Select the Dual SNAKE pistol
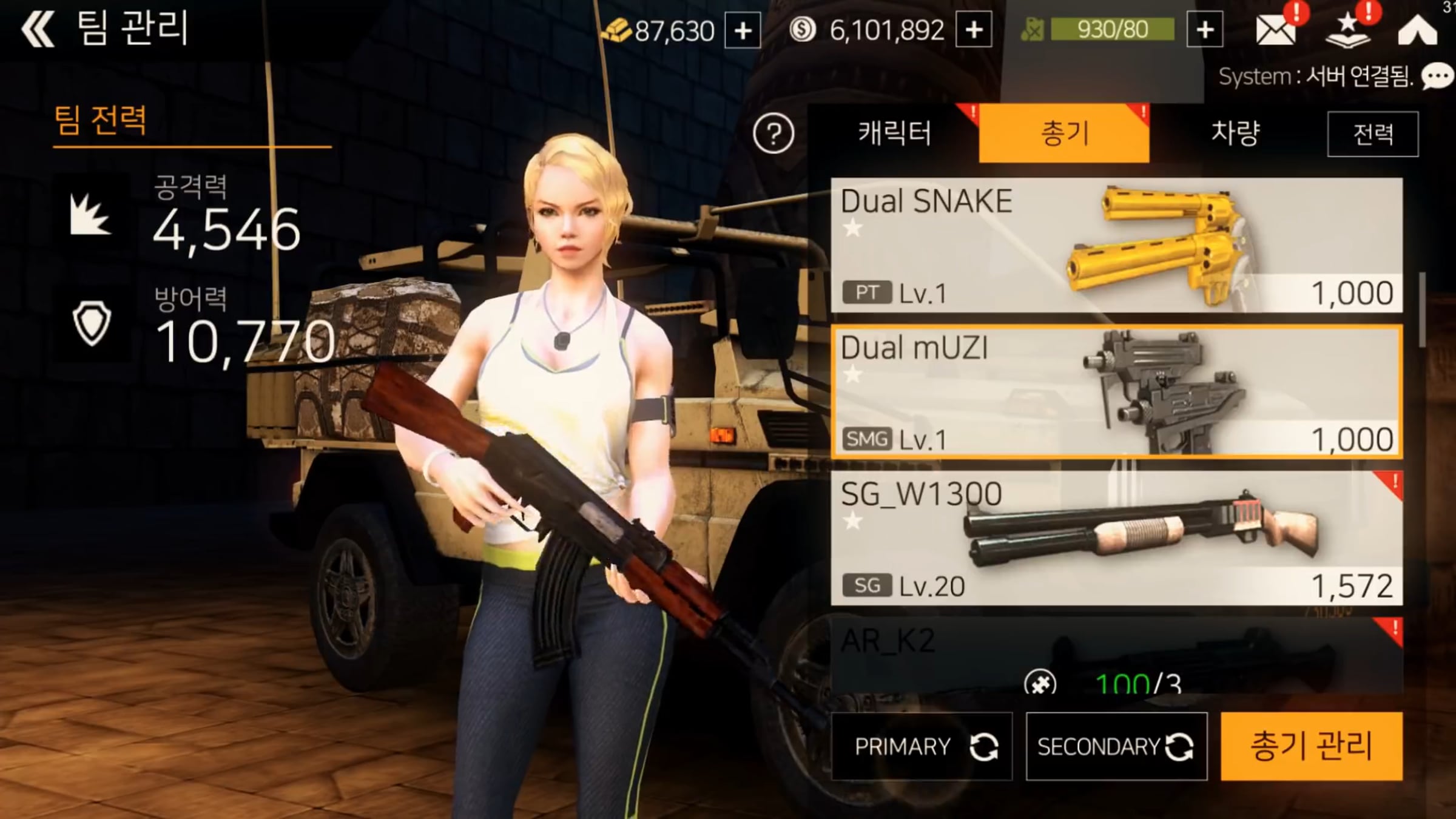 (x=1116, y=245)
